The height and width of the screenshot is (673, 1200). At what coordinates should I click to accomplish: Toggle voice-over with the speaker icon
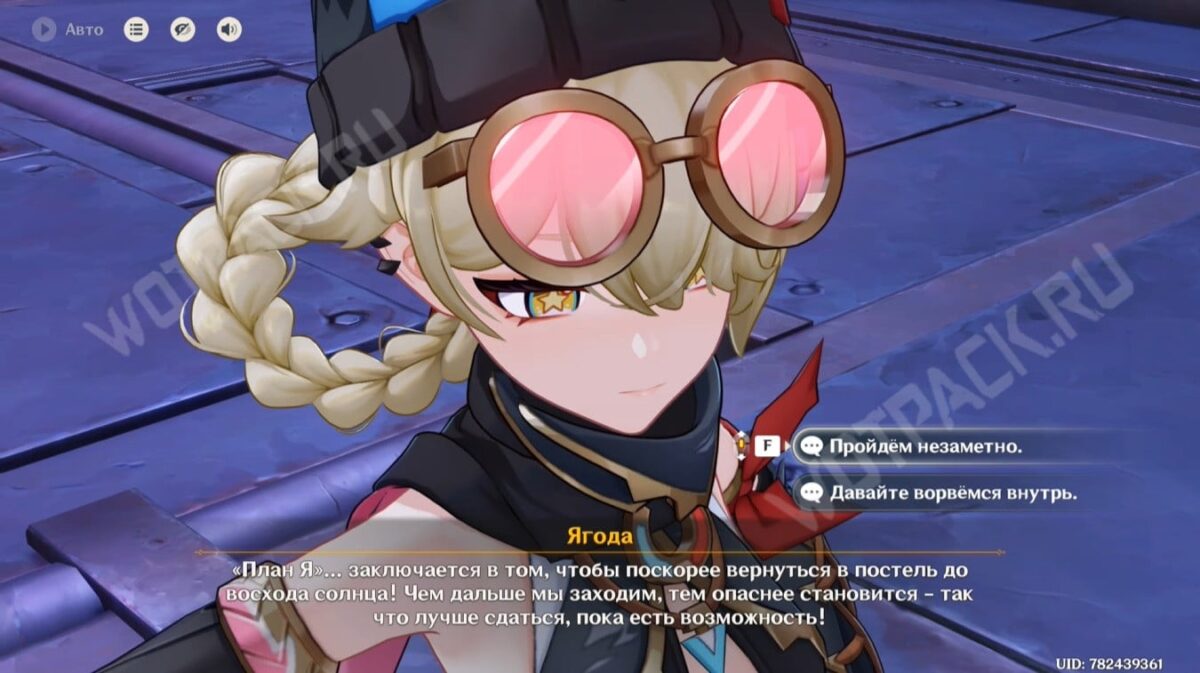(x=229, y=30)
